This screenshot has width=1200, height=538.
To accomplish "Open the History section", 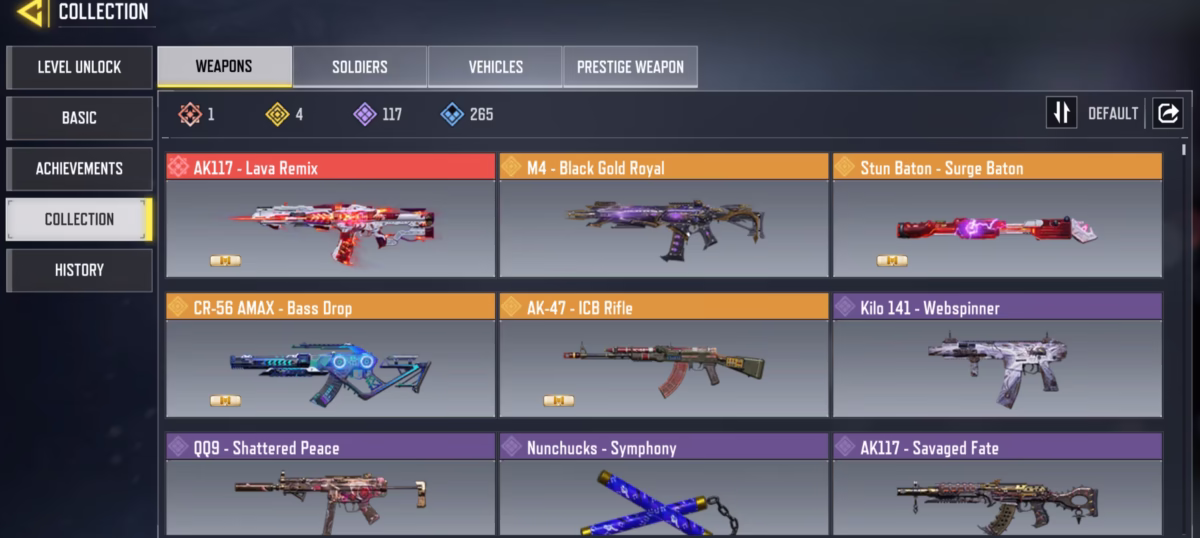I will click(79, 270).
